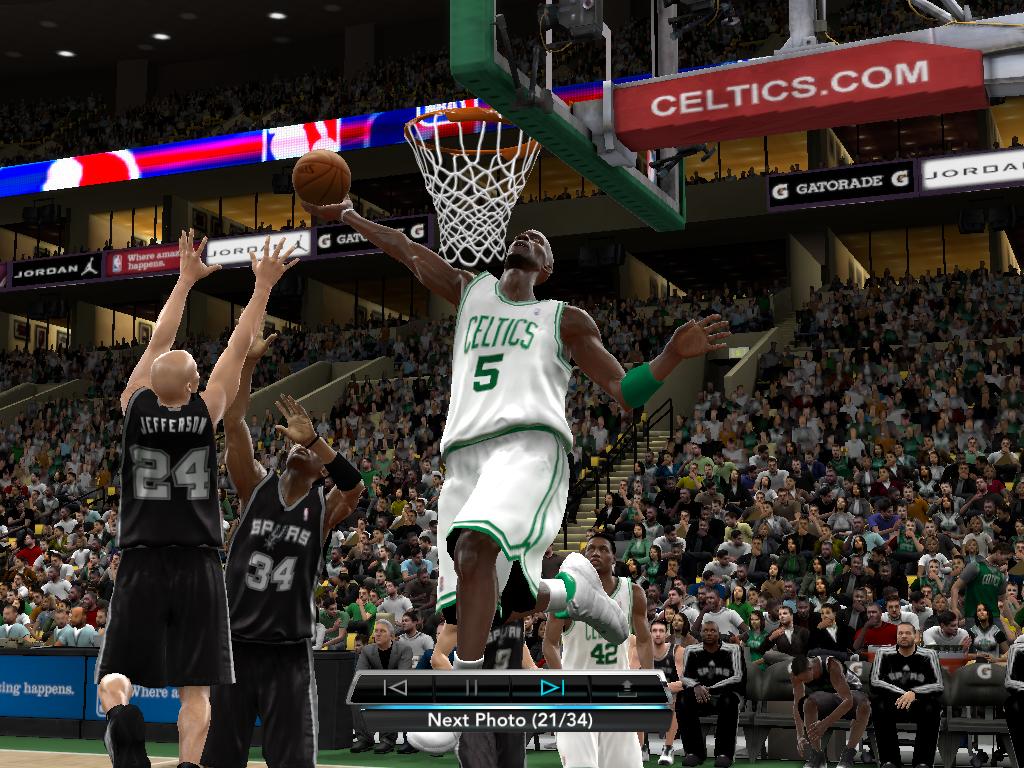Go to the previous photo

tap(396, 687)
